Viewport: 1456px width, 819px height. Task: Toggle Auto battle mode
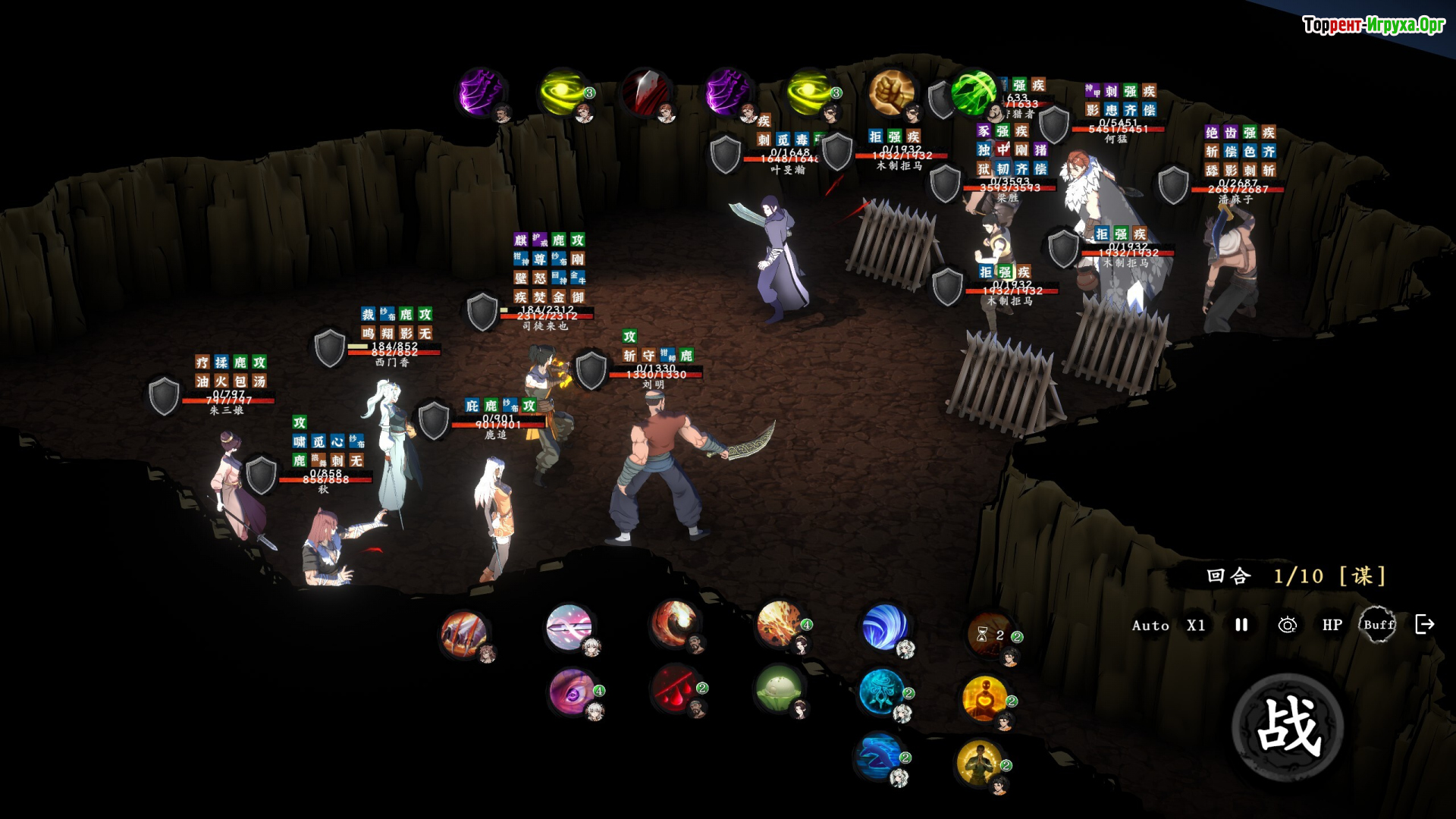click(x=1150, y=625)
